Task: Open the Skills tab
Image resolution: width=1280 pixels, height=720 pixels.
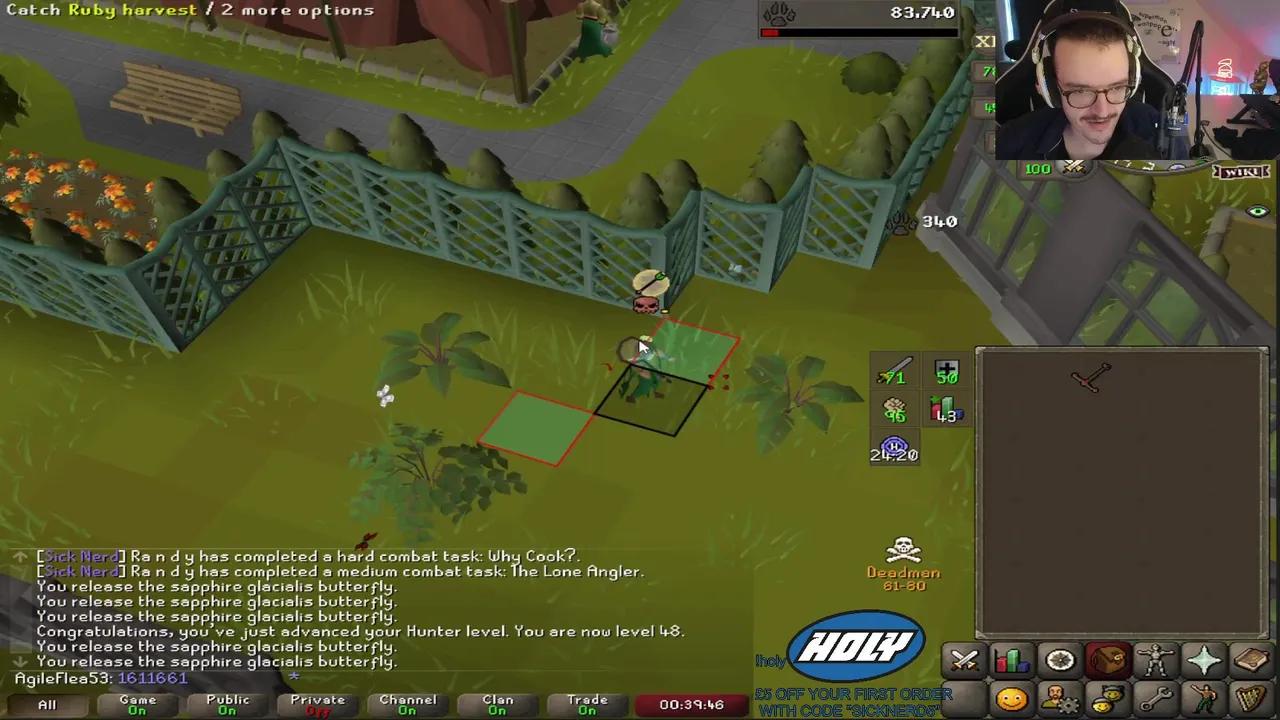Action: click(1011, 659)
